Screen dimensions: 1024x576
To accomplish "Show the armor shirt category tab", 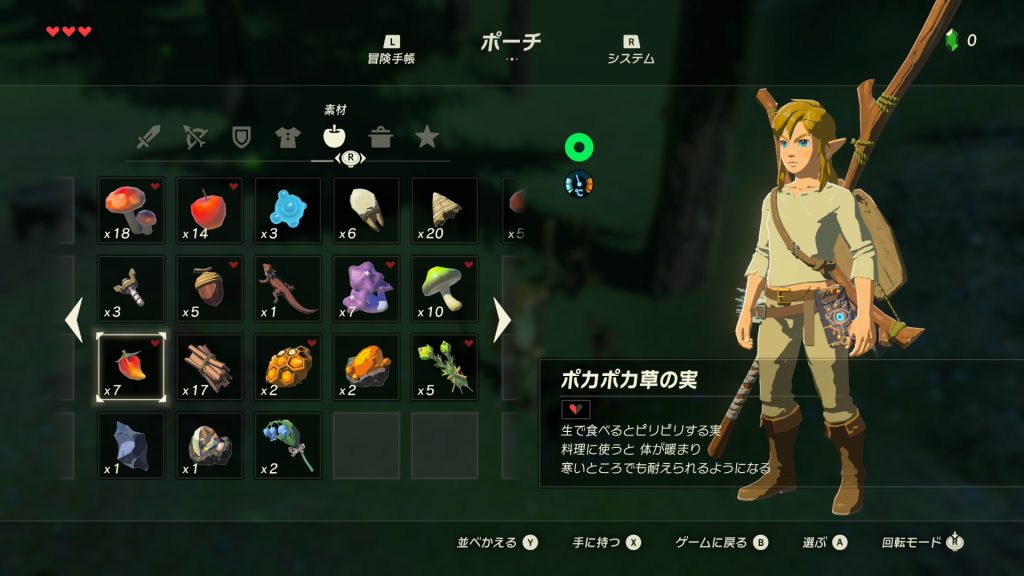I will tap(287, 138).
